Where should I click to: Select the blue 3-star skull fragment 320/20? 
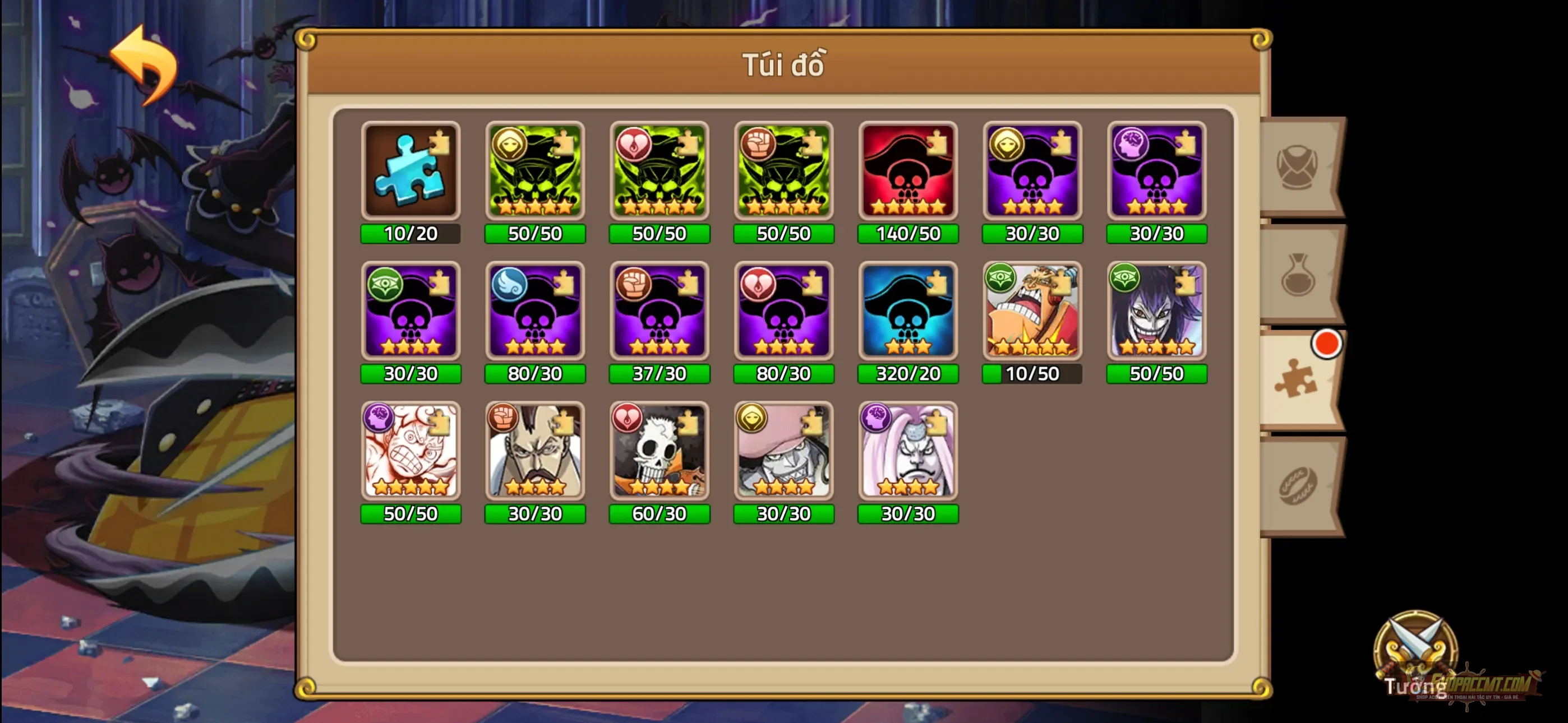pyautogui.click(x=907, y=313)
